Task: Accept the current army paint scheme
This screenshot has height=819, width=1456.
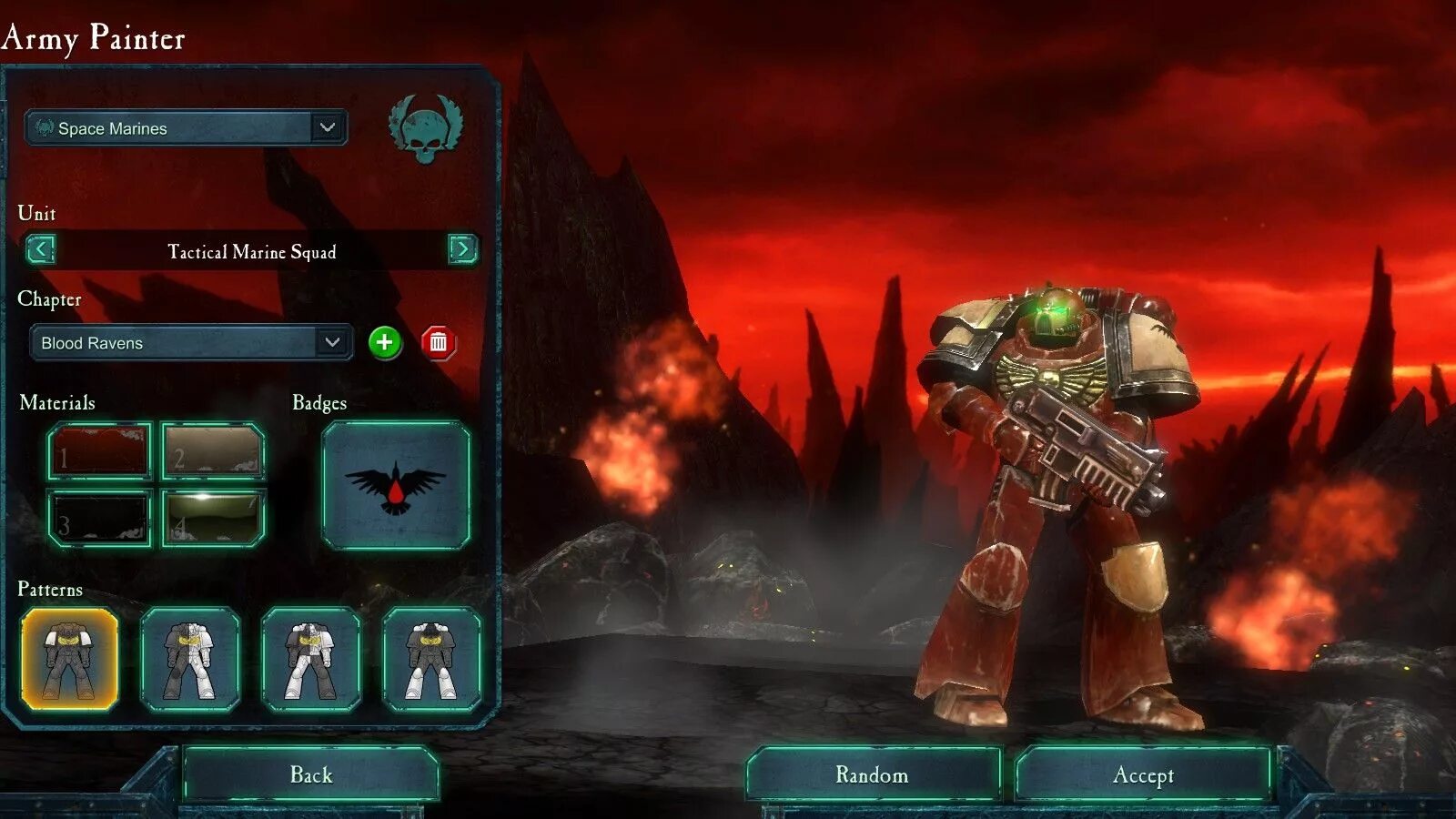Action: click(x=1143, y=774)
